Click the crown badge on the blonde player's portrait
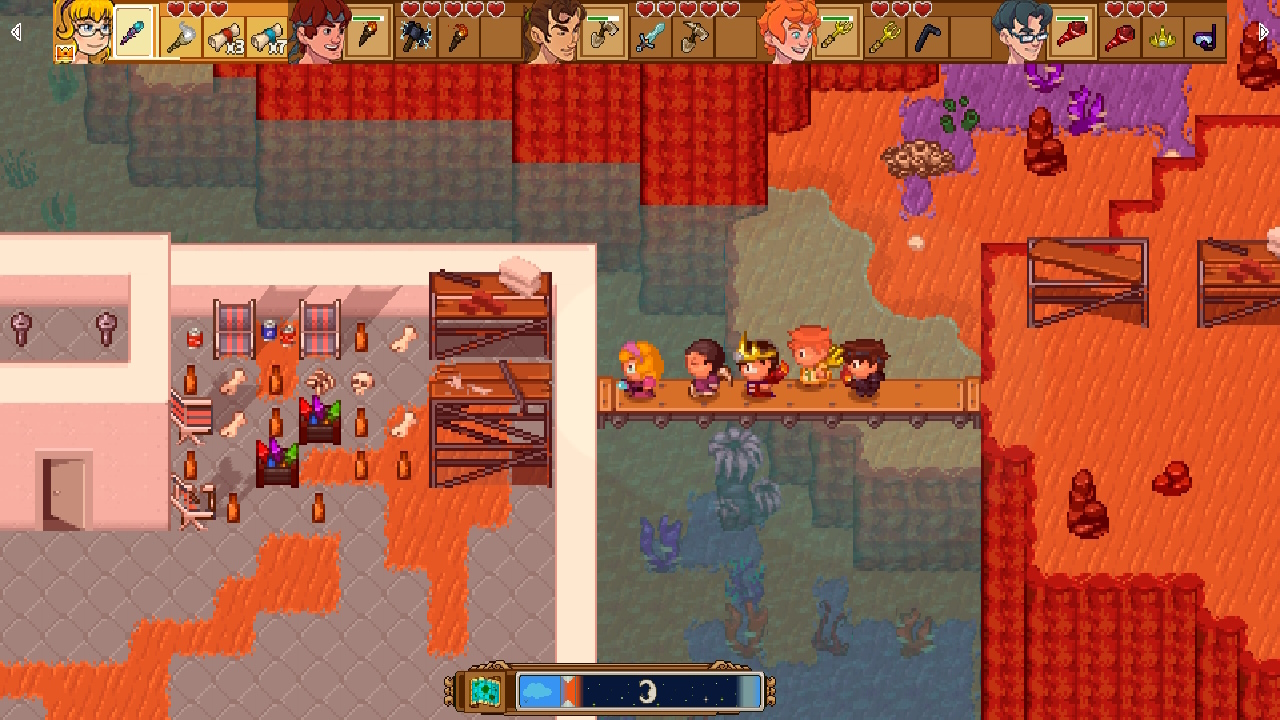Viewport: 1280px width, 720px height. tap(63, 53)
